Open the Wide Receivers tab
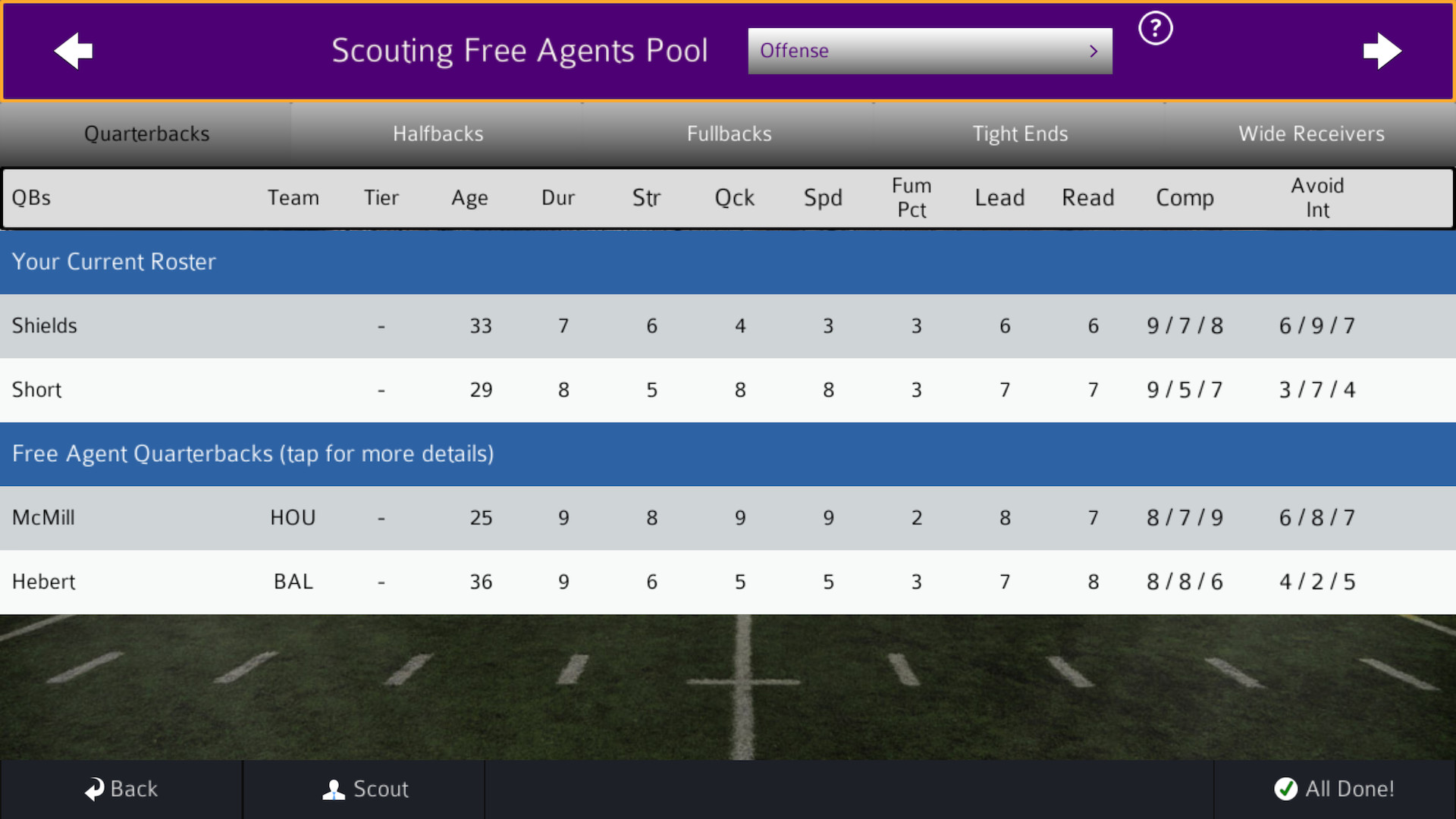 coord(1312,133)
